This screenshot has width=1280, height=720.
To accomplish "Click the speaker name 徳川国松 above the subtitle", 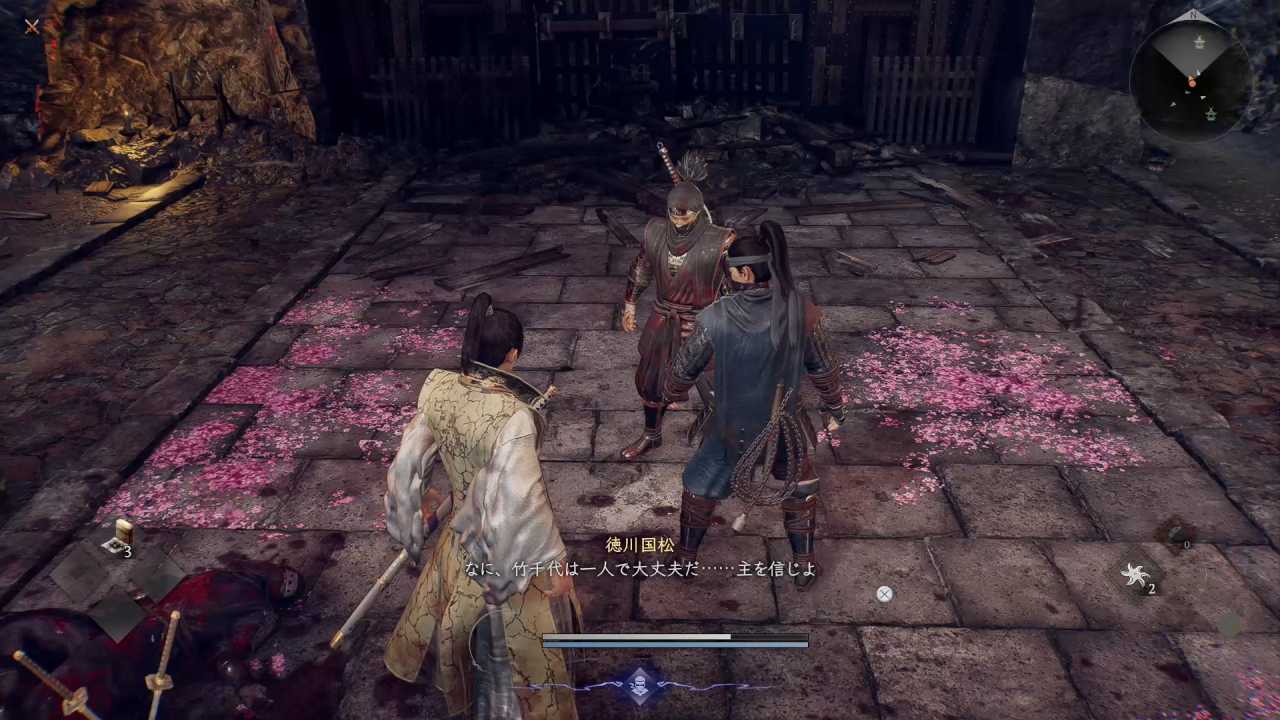I will (x=639, y=544).
